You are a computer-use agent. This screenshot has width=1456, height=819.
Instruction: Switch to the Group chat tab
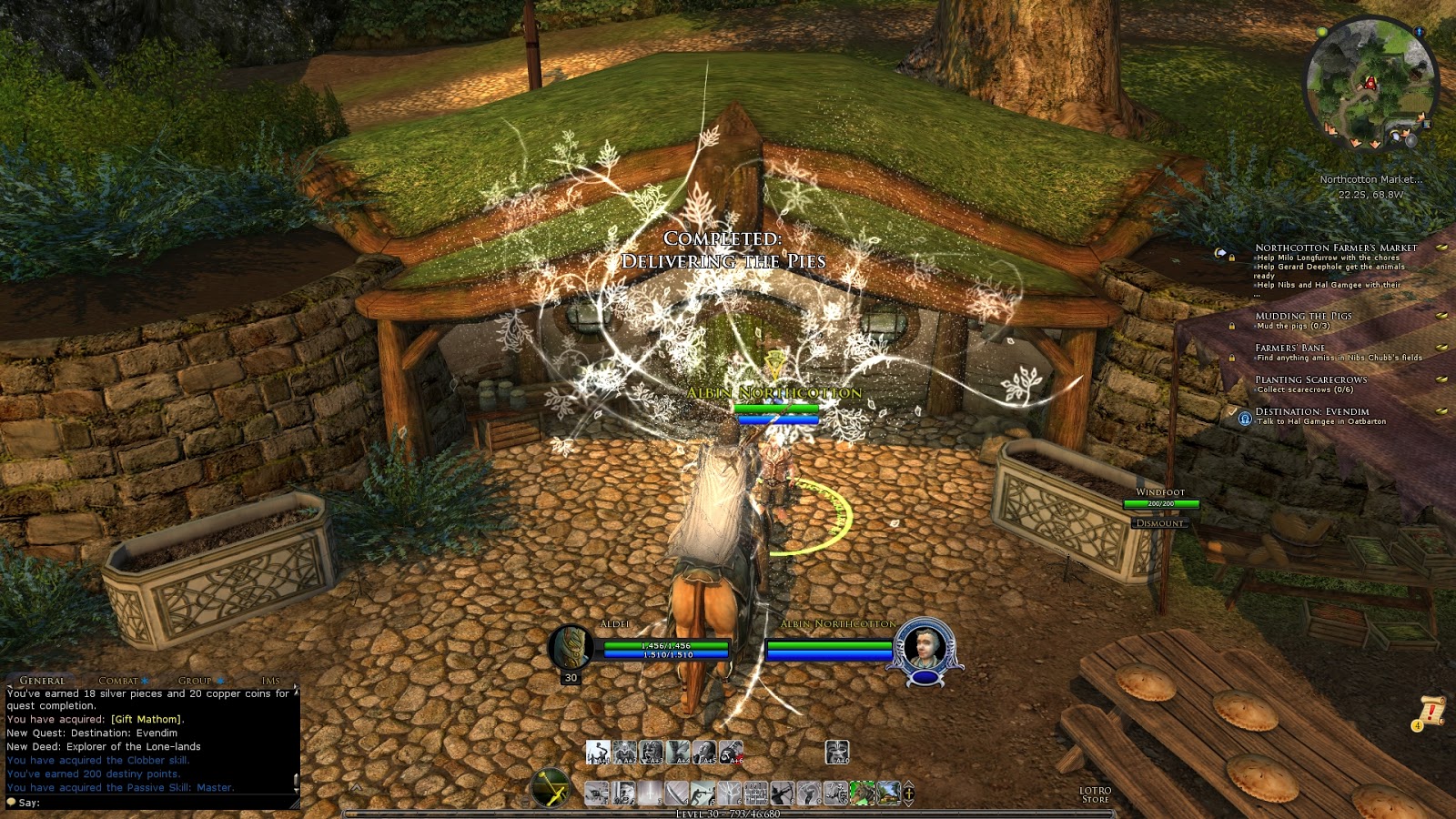click(x=195, y=681)
